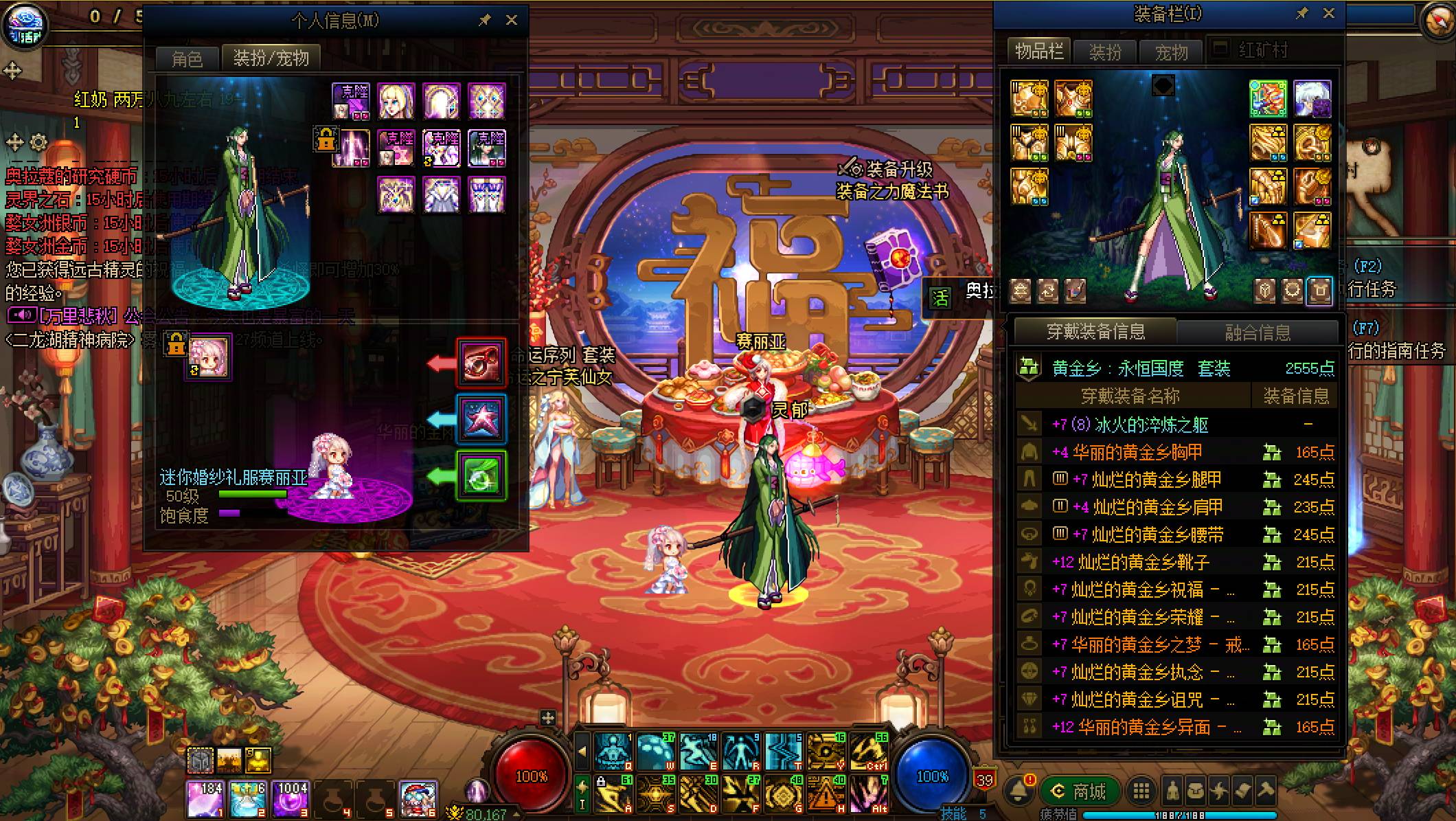The image size is (1456, 821).
Task: Click the green orb pet equipment slot
Action: point(481,475)
